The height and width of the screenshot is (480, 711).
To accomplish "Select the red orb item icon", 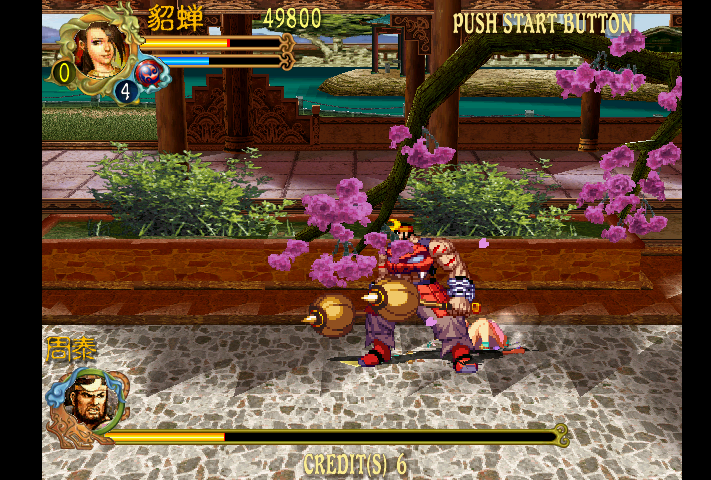I will [148, 71].
